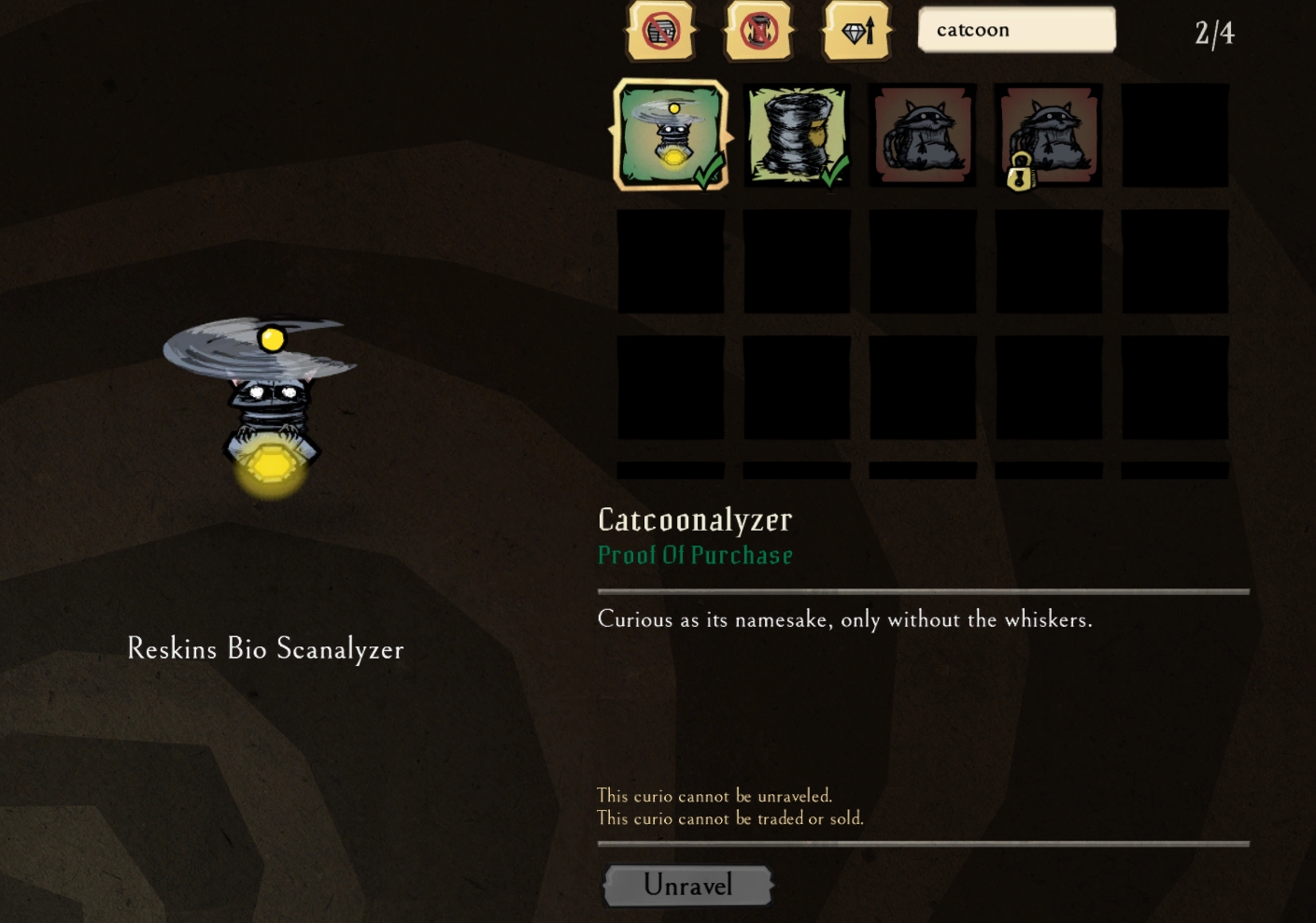This screenshot has width=1316, height=923.
Task: Select the catcoon skin with padlock
Action: click(1048, 135)
